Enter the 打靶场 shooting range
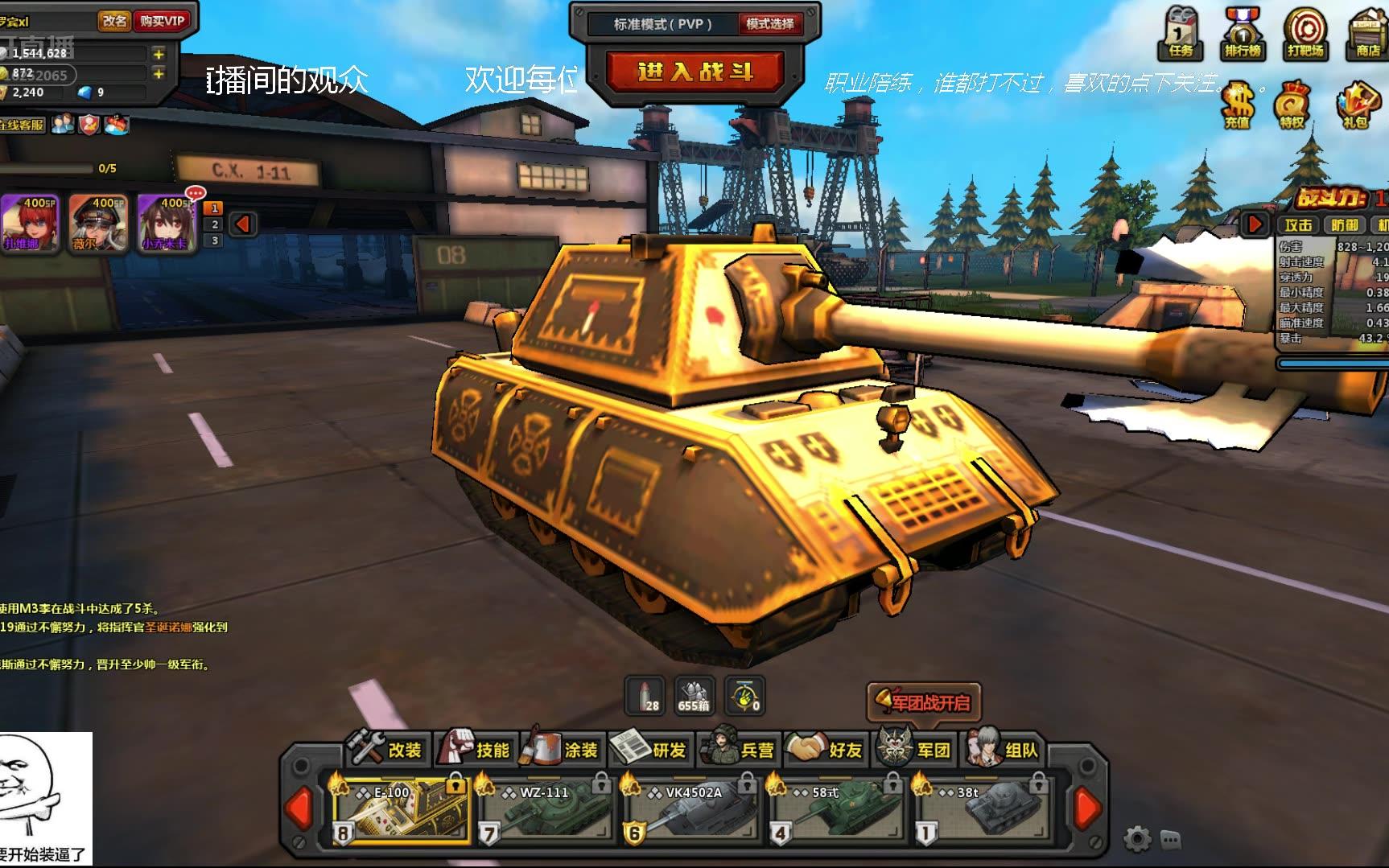This screenshot has height=868, width=1389. pos(1305,33)
